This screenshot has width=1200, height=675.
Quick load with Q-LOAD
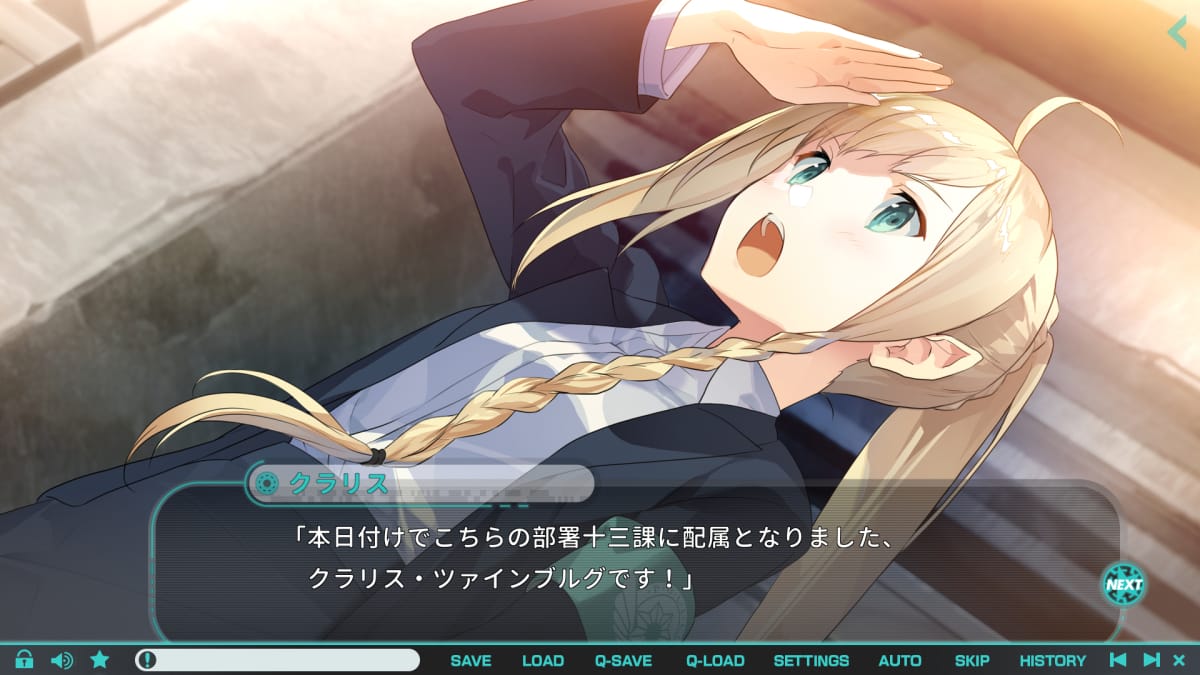[x=715, y=661]
